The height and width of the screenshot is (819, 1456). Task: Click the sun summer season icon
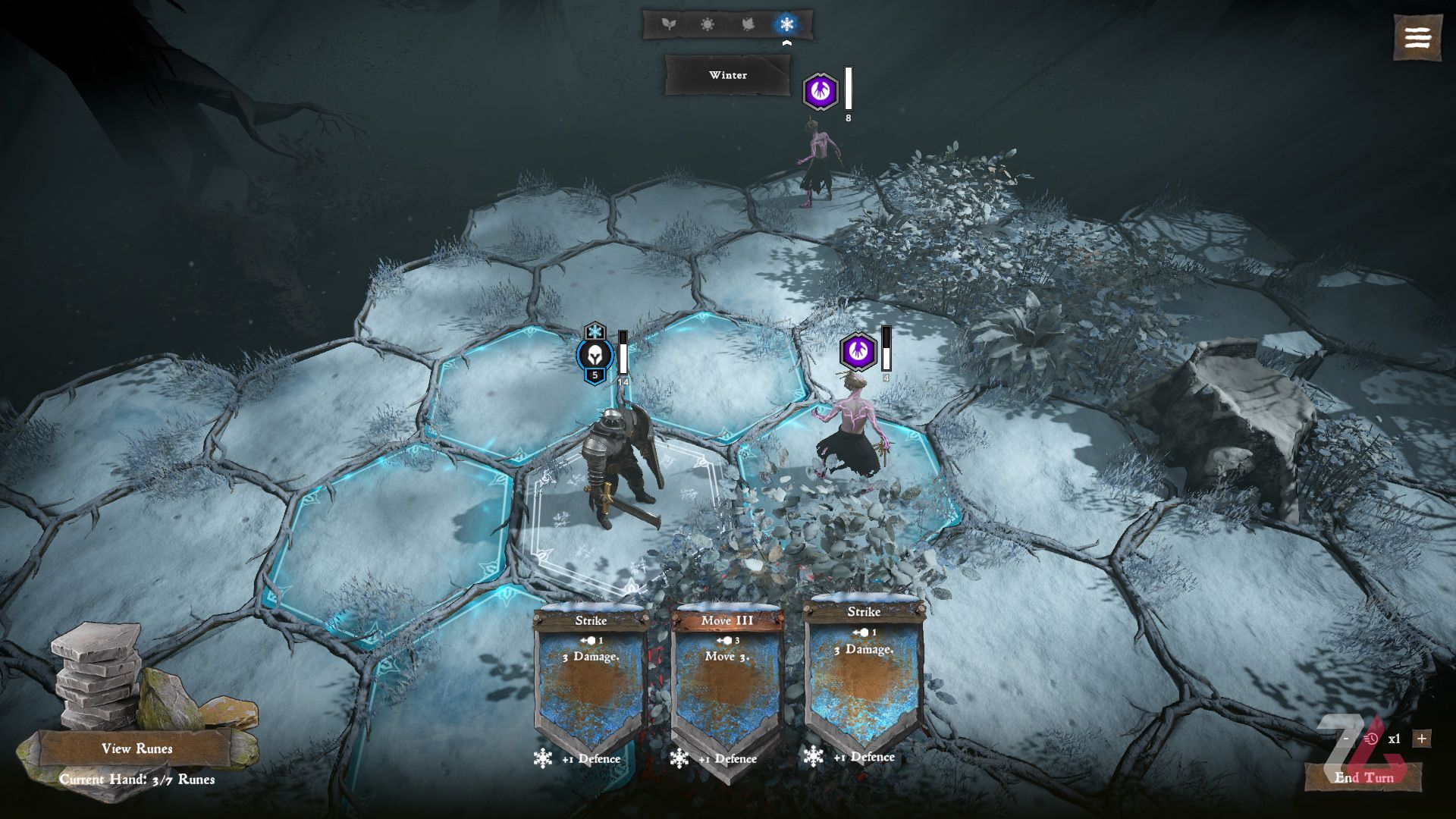pyautogui.click(x=708, y=24)
